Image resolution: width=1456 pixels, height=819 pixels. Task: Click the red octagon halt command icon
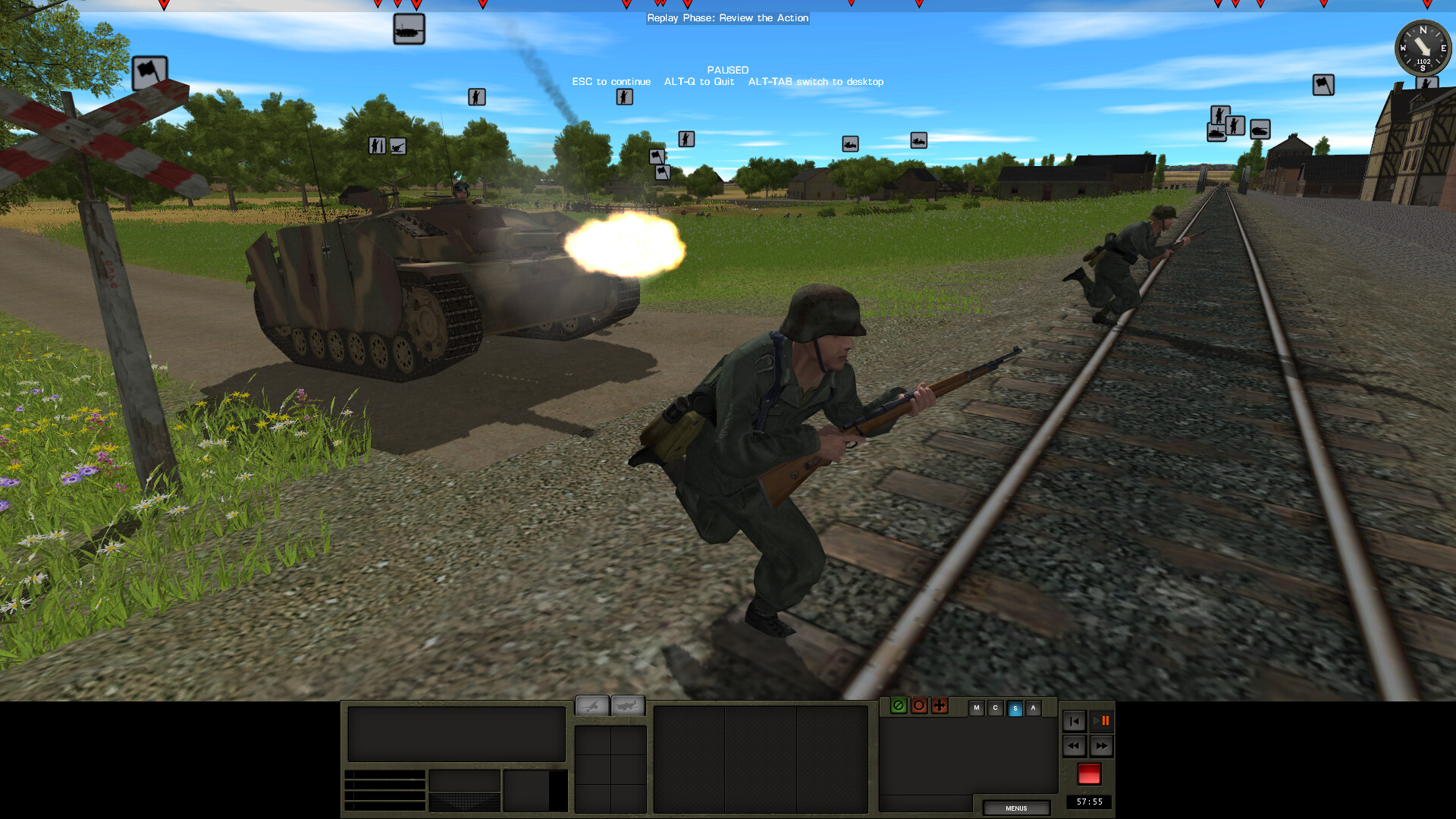coord(919,706)
